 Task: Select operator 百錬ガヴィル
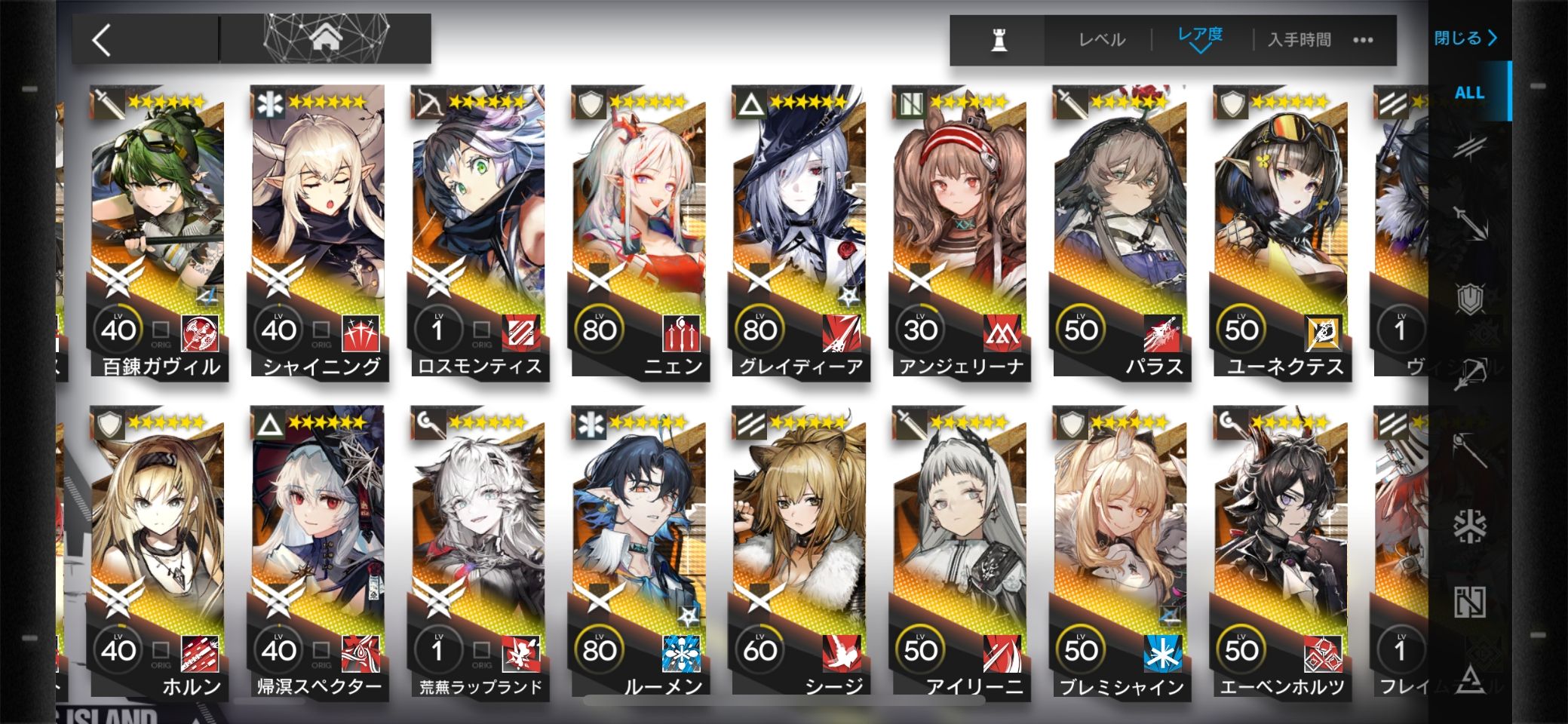158,234
